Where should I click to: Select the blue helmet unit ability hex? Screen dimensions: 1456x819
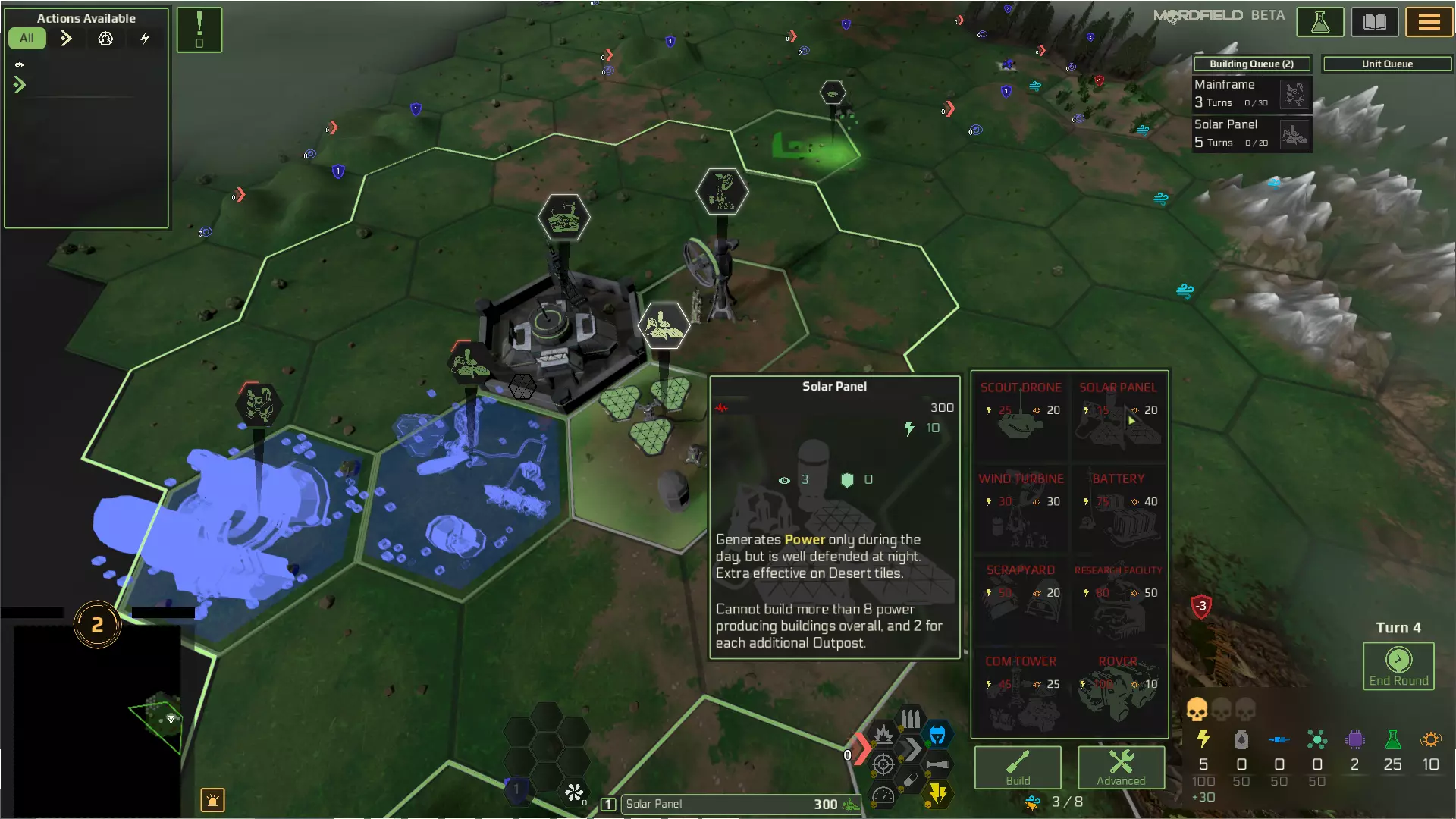[939, 733]
